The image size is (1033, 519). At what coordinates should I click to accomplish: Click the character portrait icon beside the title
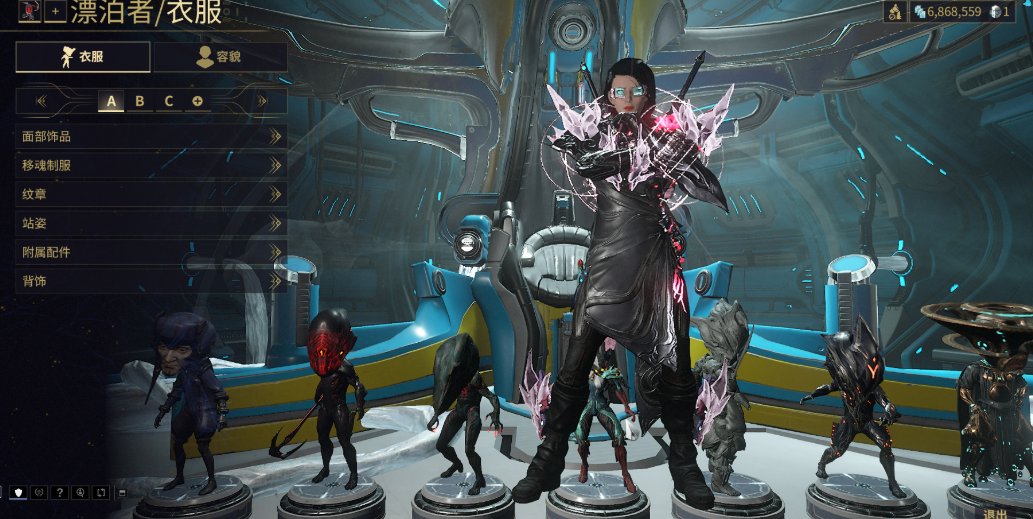tap(29, 11)
